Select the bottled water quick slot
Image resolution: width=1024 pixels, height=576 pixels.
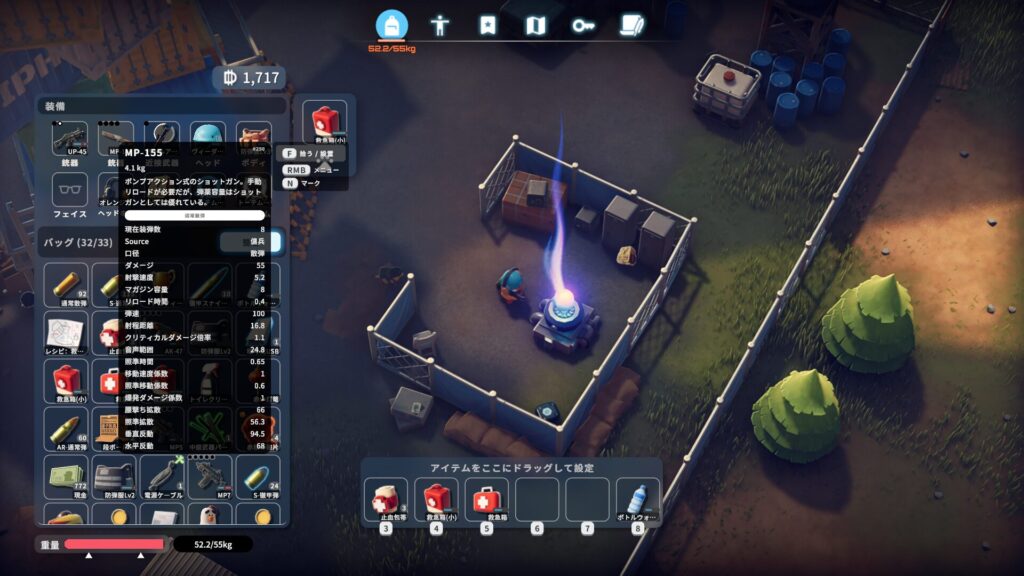637,499
